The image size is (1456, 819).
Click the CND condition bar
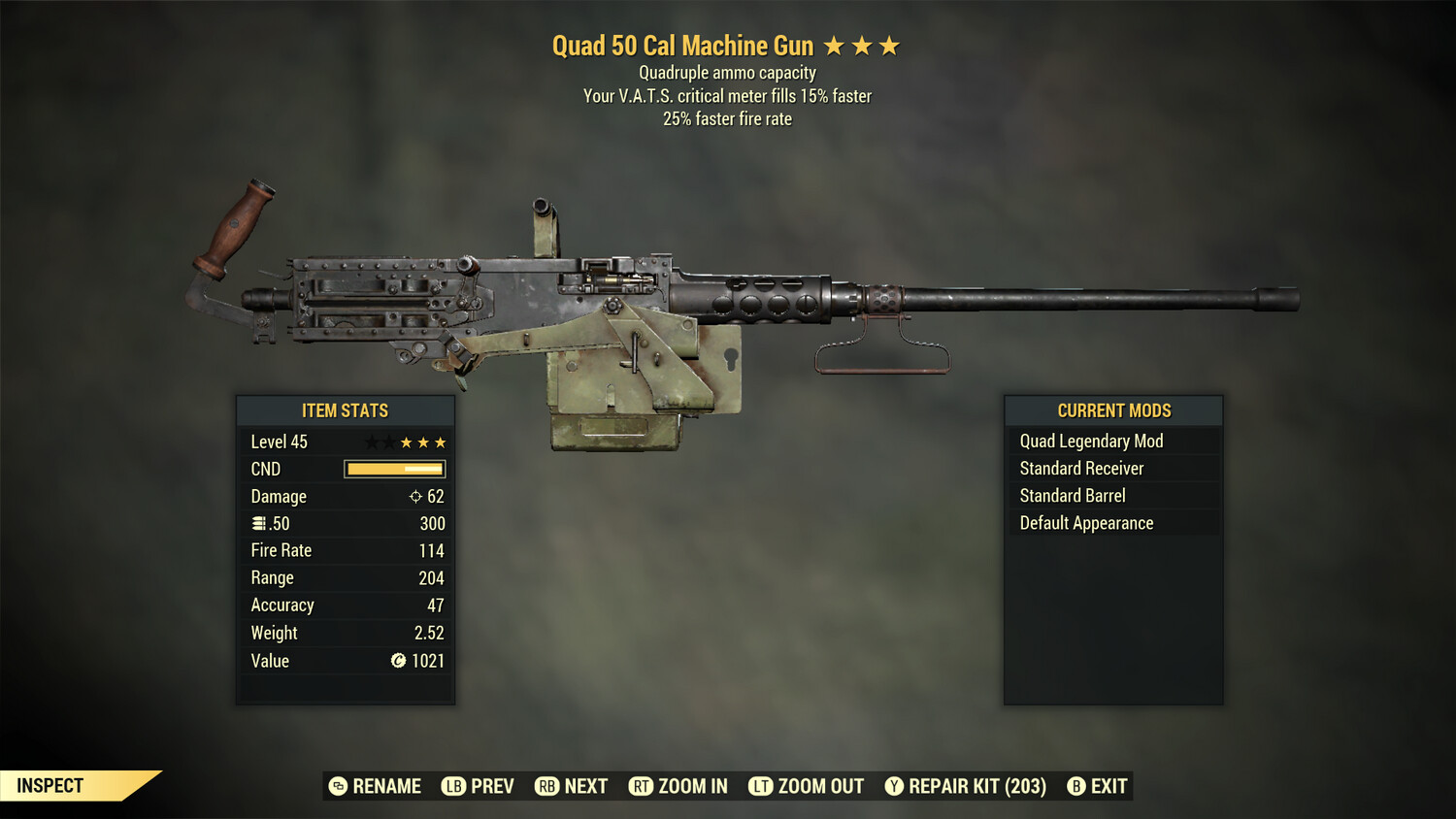[393, 469]
